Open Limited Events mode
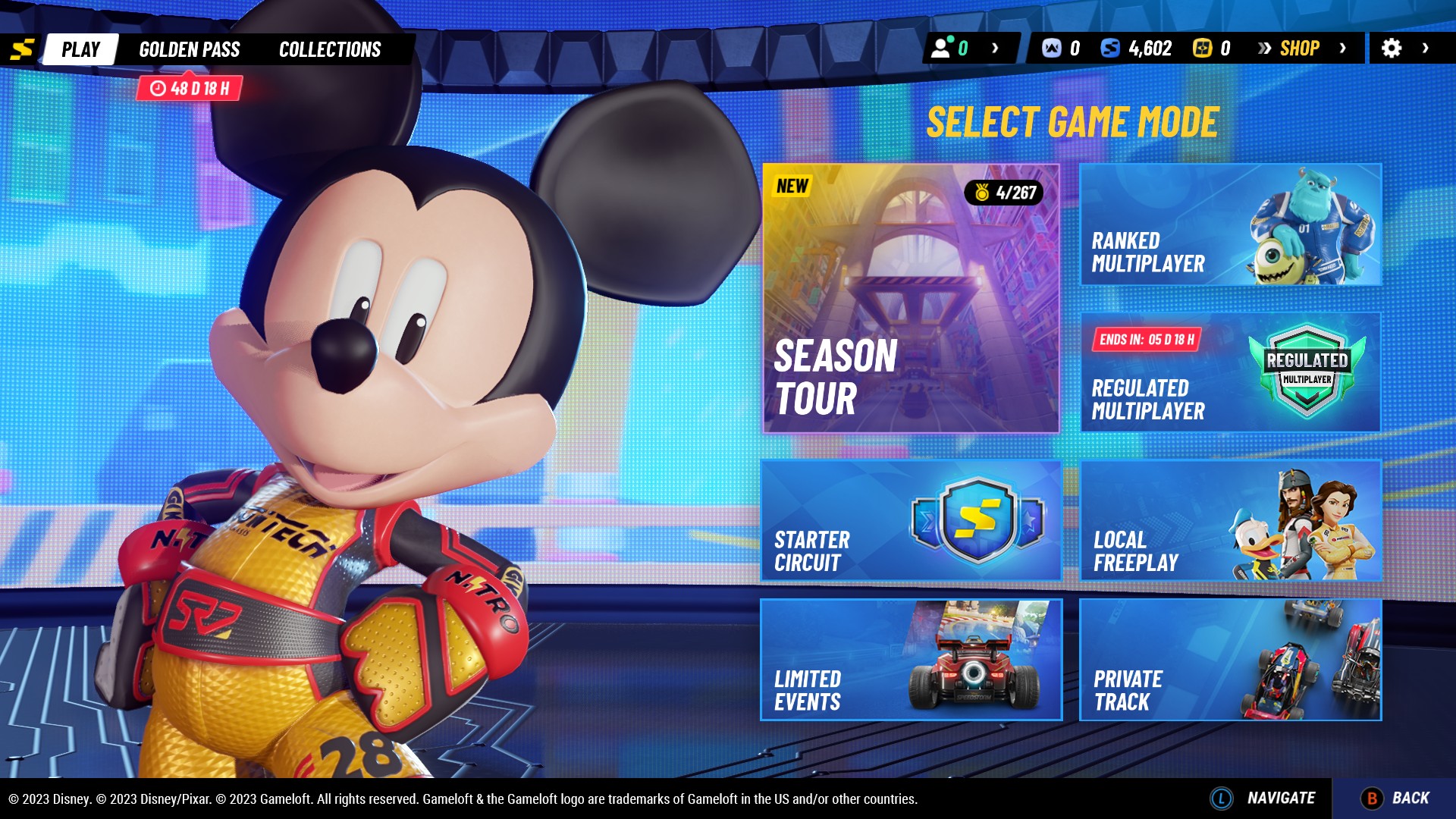This screenshot has height=819, width=1456. tap(912, 660)
